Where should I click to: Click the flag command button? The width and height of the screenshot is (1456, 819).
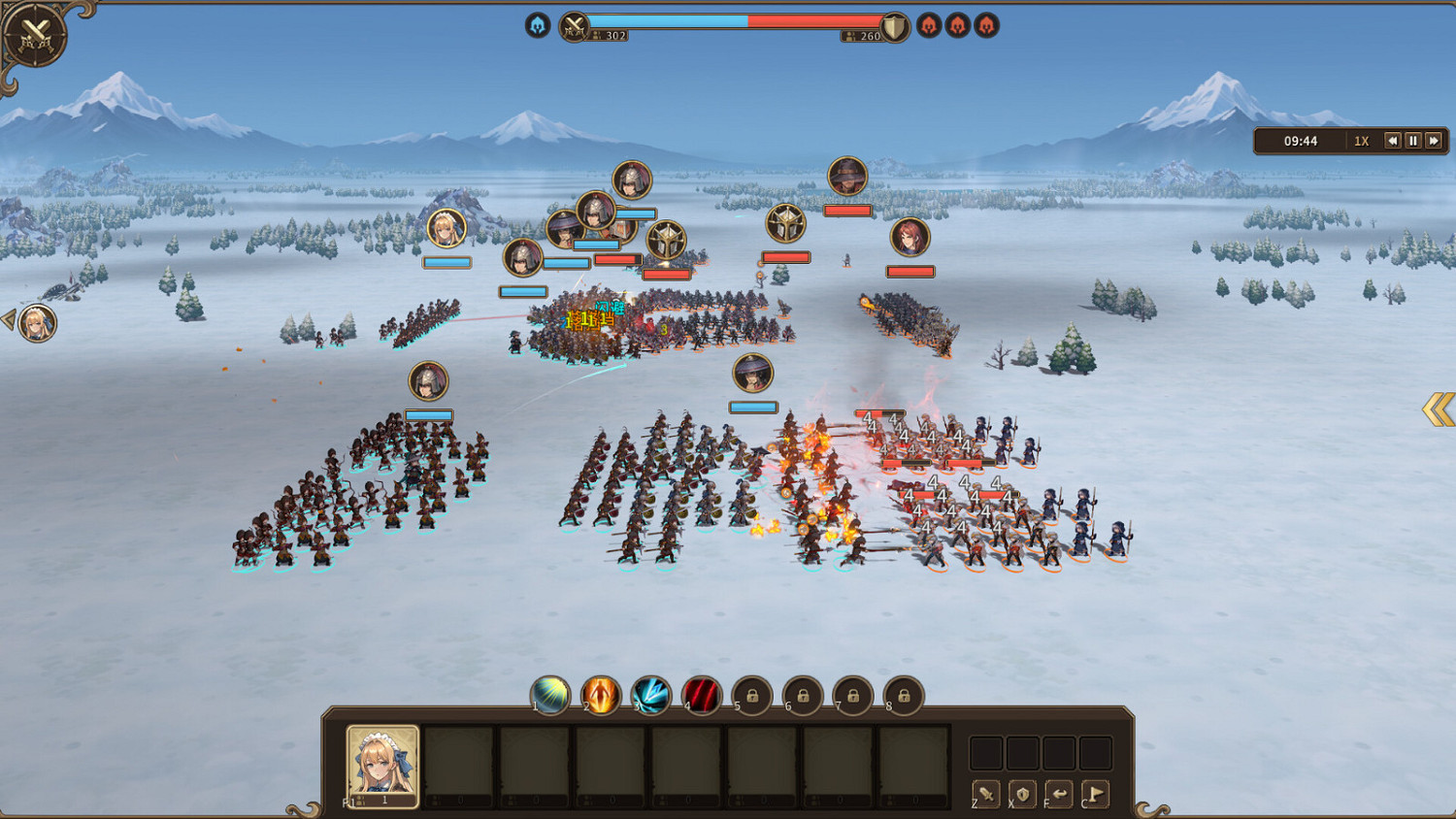click(1095, 794)
